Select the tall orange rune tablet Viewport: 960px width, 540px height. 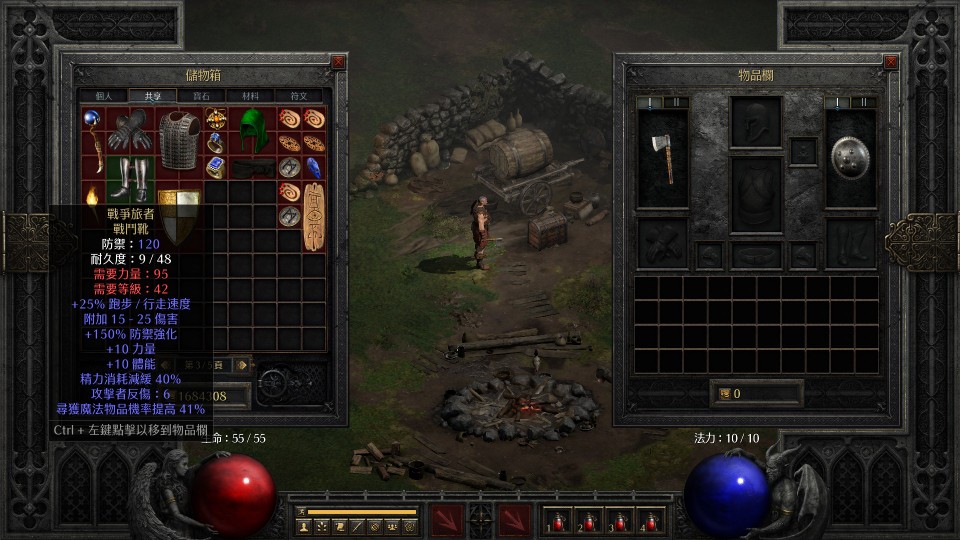[315, 215]
